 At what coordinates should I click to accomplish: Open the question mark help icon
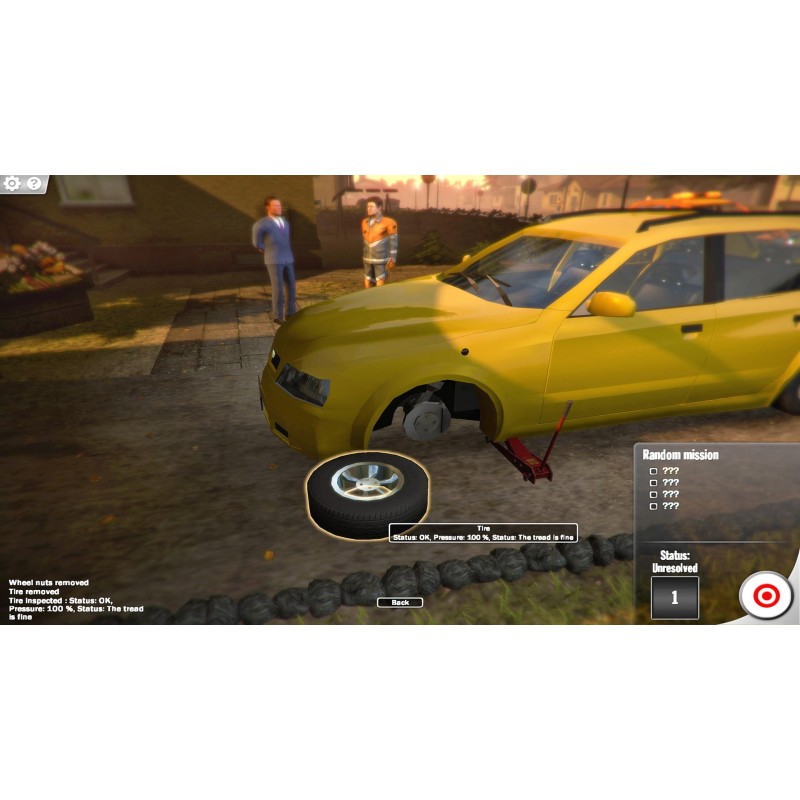(34, 184)
